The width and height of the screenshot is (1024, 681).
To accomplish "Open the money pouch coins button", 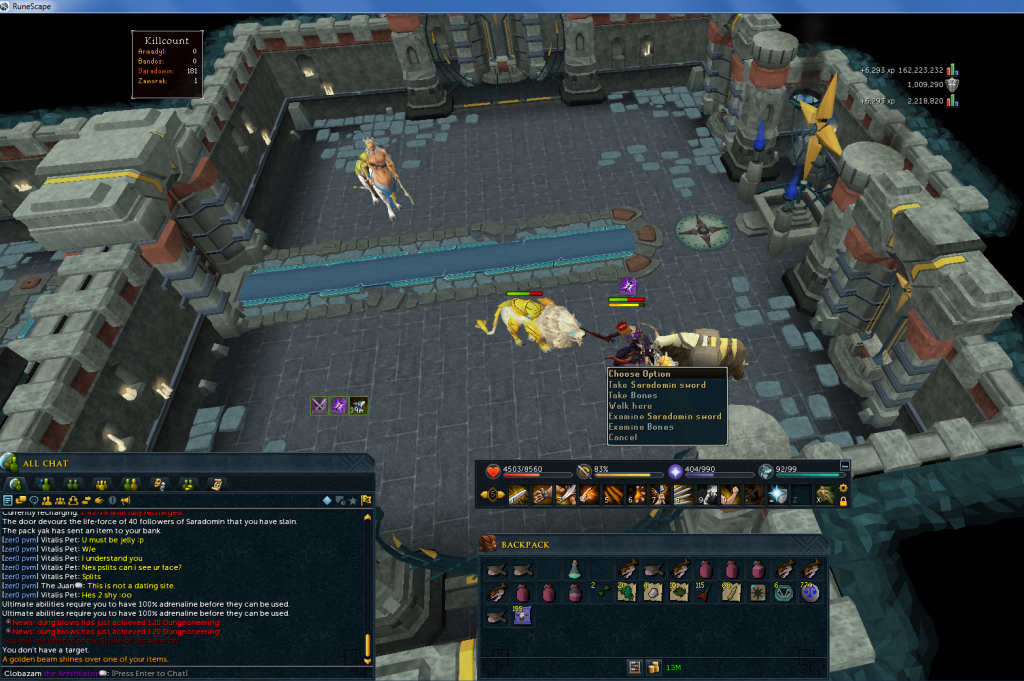I will 653,667.
